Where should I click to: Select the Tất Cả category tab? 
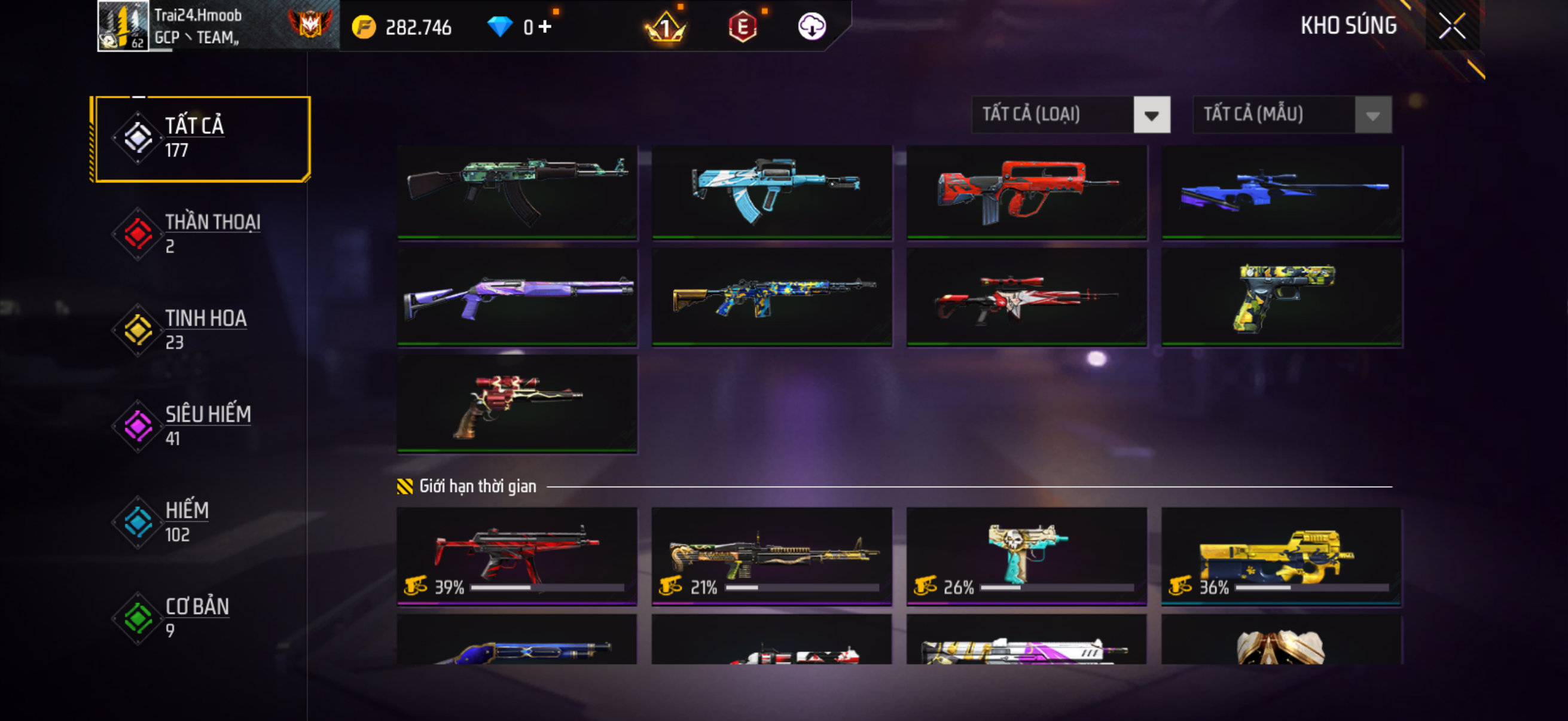click(201, 139)
